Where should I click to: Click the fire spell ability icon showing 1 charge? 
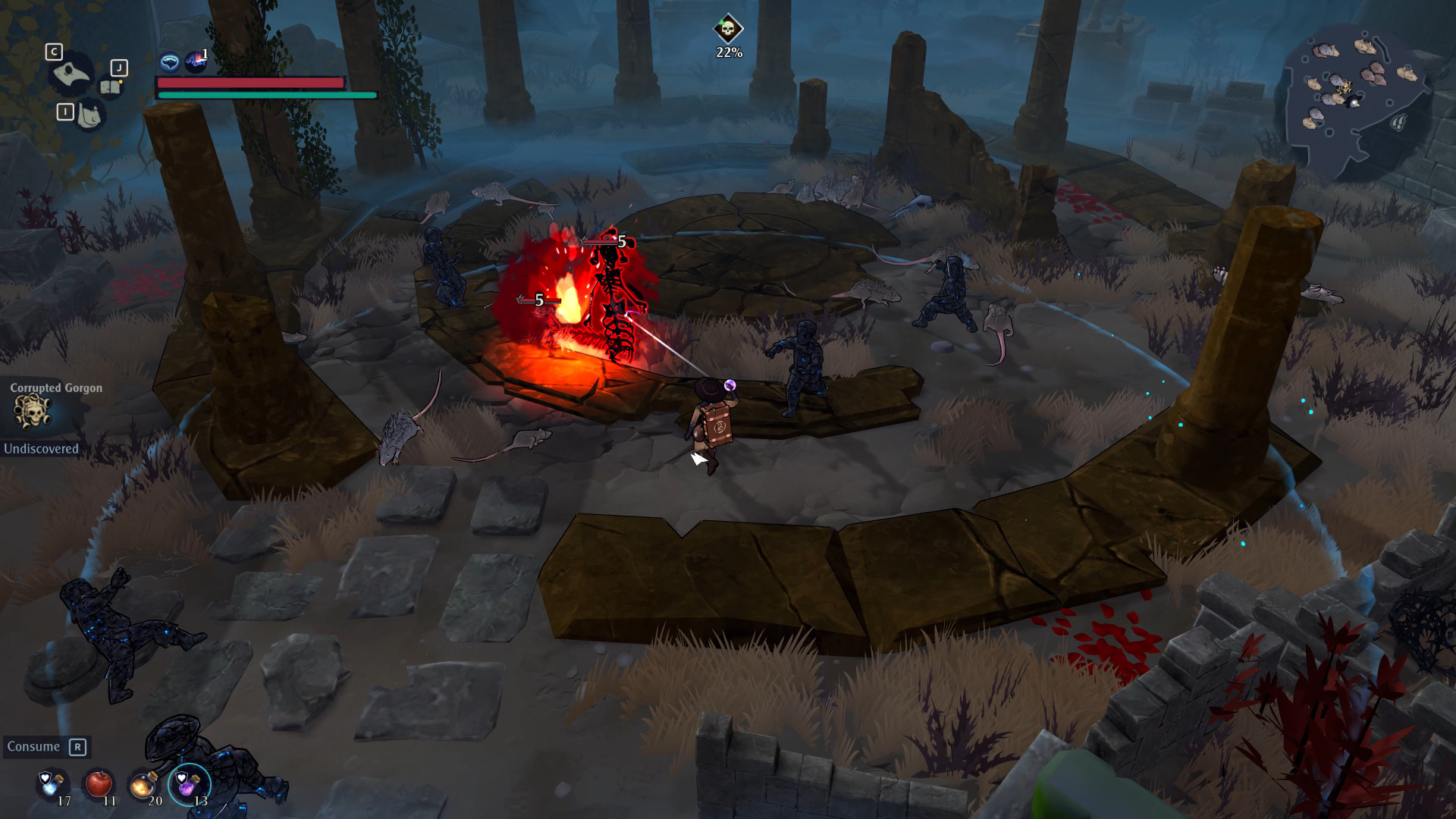click(195, 62)
